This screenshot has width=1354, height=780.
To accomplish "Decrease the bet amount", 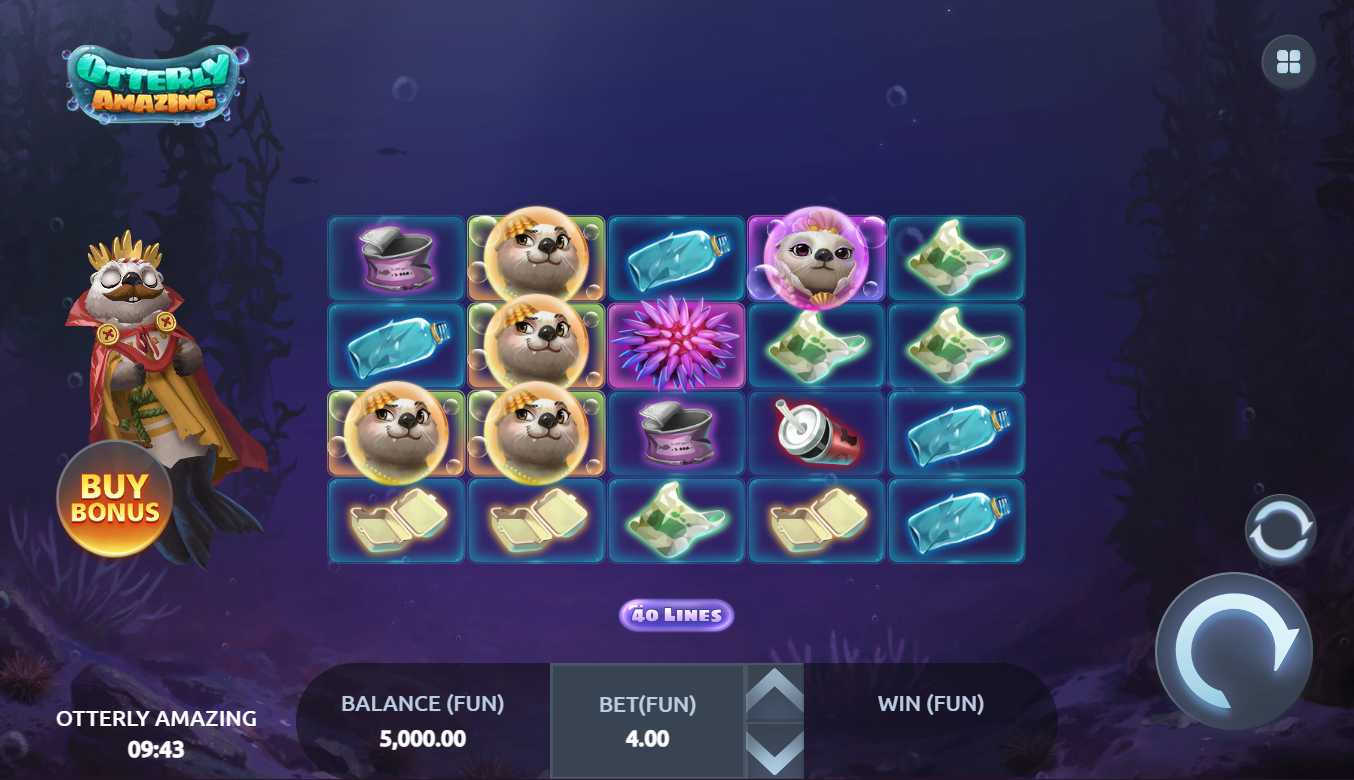I will pos(775,750).
